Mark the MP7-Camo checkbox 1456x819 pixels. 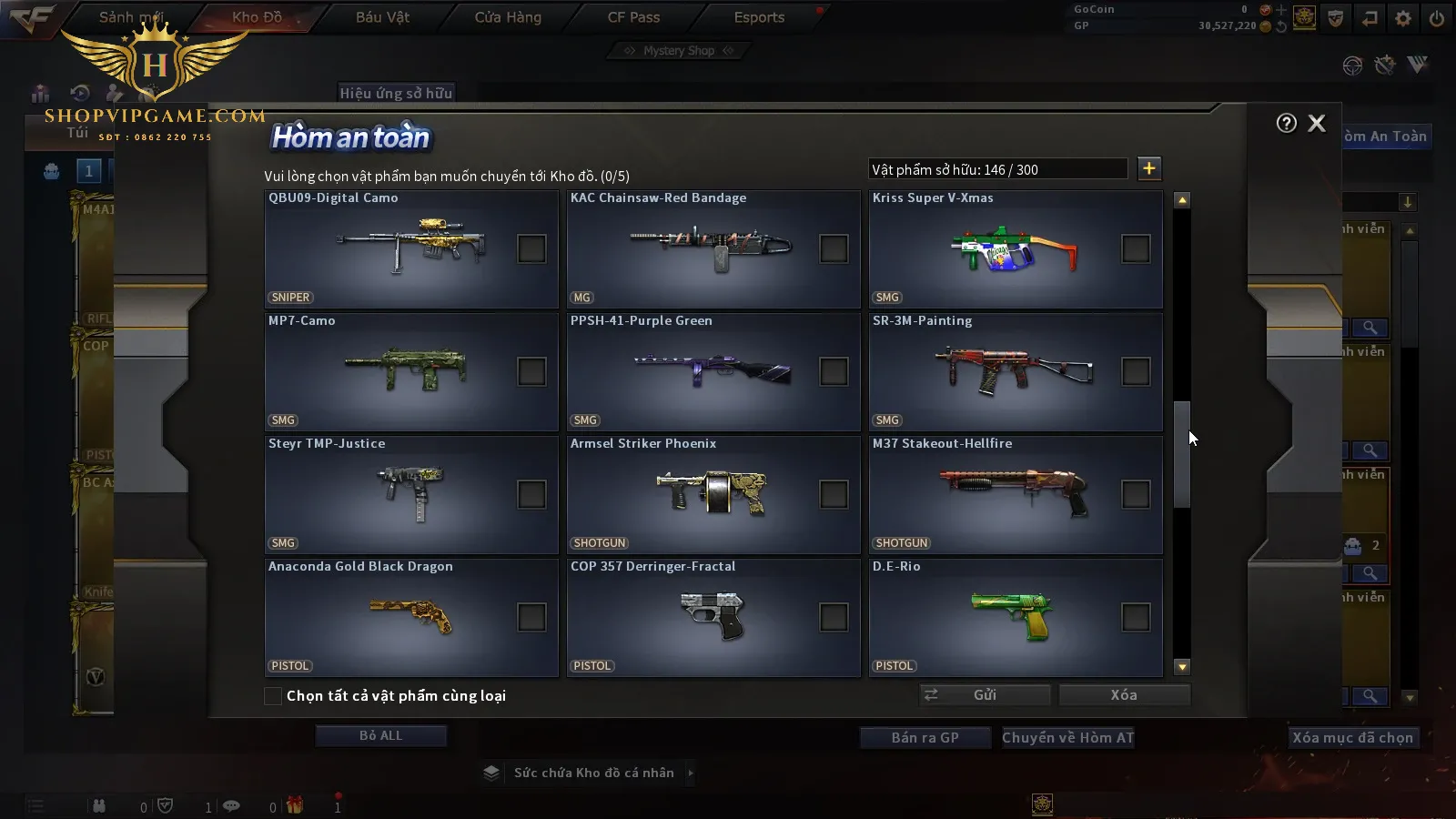tap(531, 371)
